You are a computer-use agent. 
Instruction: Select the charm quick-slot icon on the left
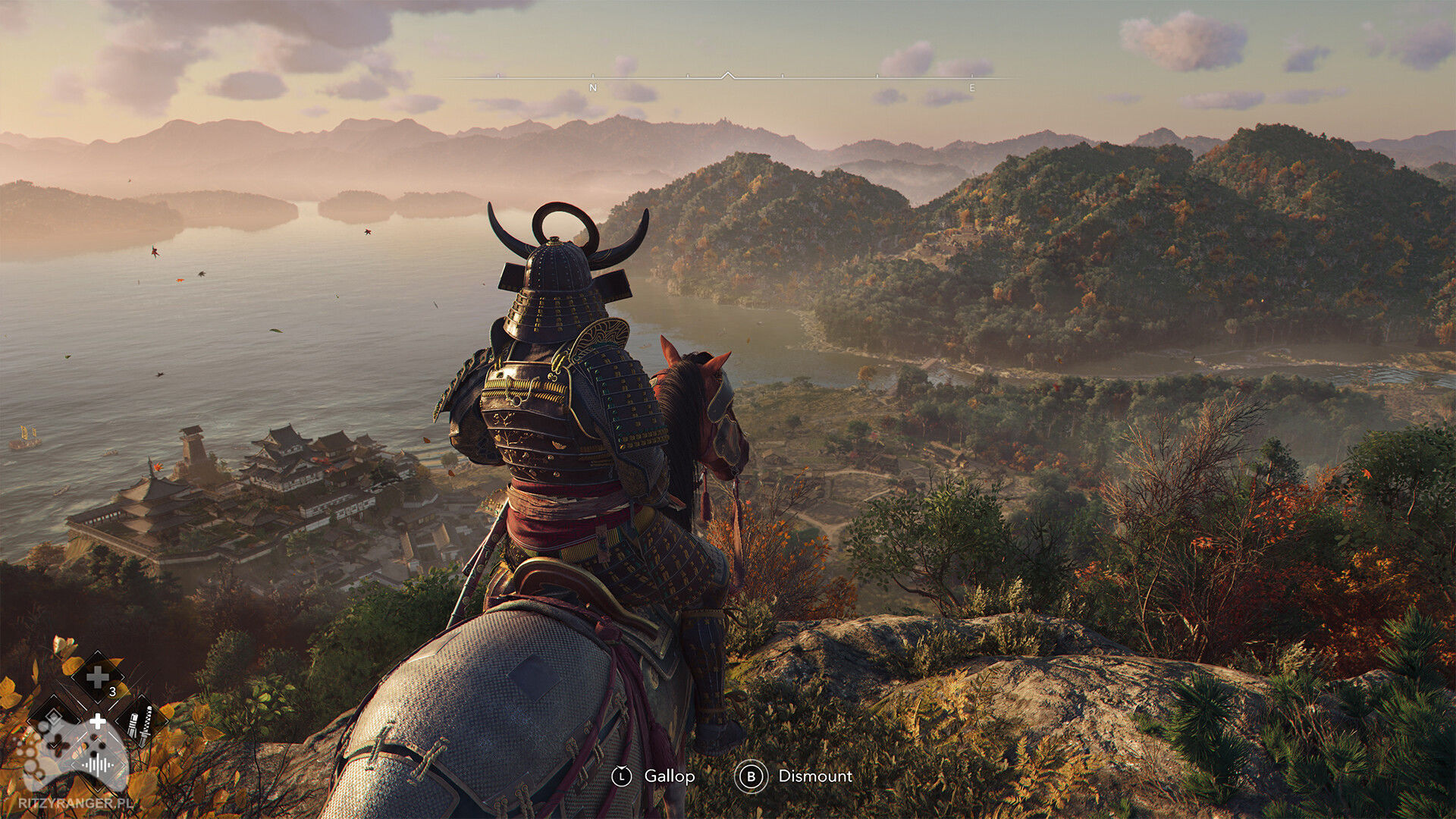(54, 719)
